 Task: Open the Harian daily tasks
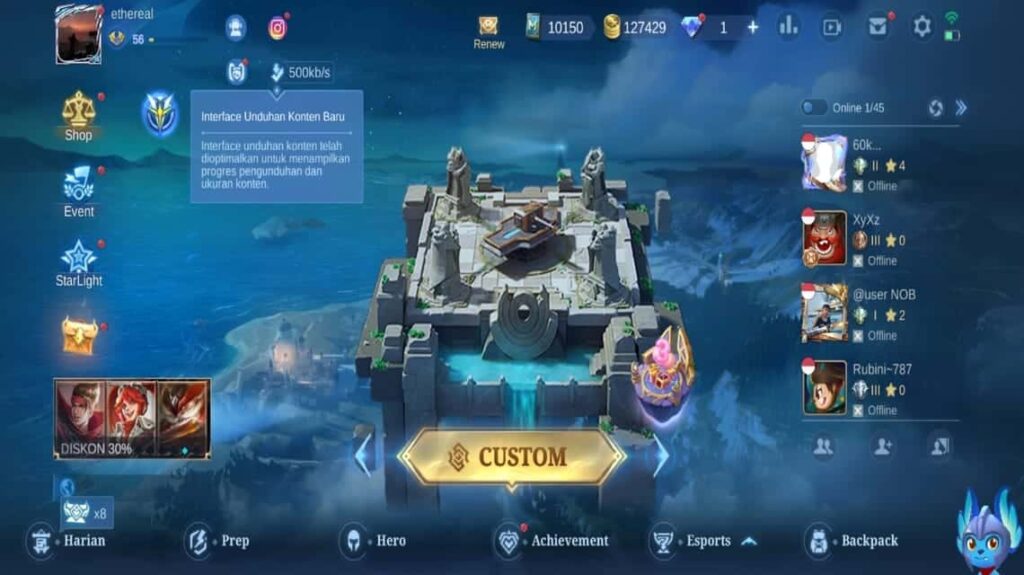[70, 541]
